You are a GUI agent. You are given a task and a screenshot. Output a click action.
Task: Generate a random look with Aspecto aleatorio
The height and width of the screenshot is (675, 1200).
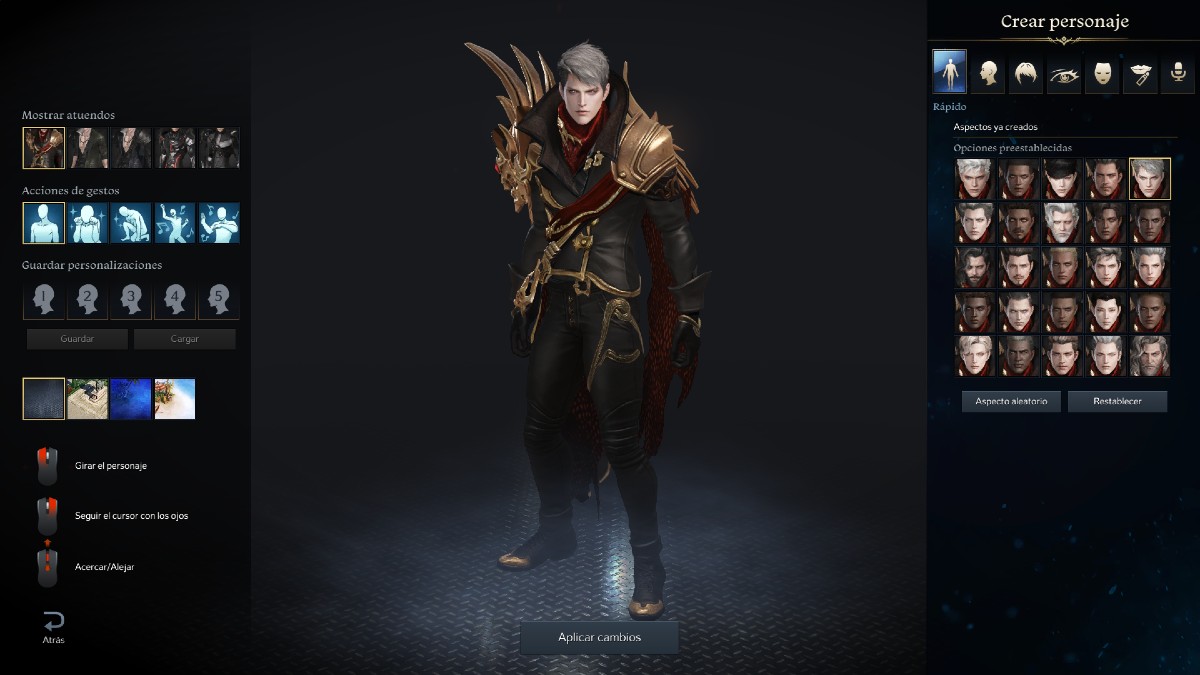click(1011, 401)
